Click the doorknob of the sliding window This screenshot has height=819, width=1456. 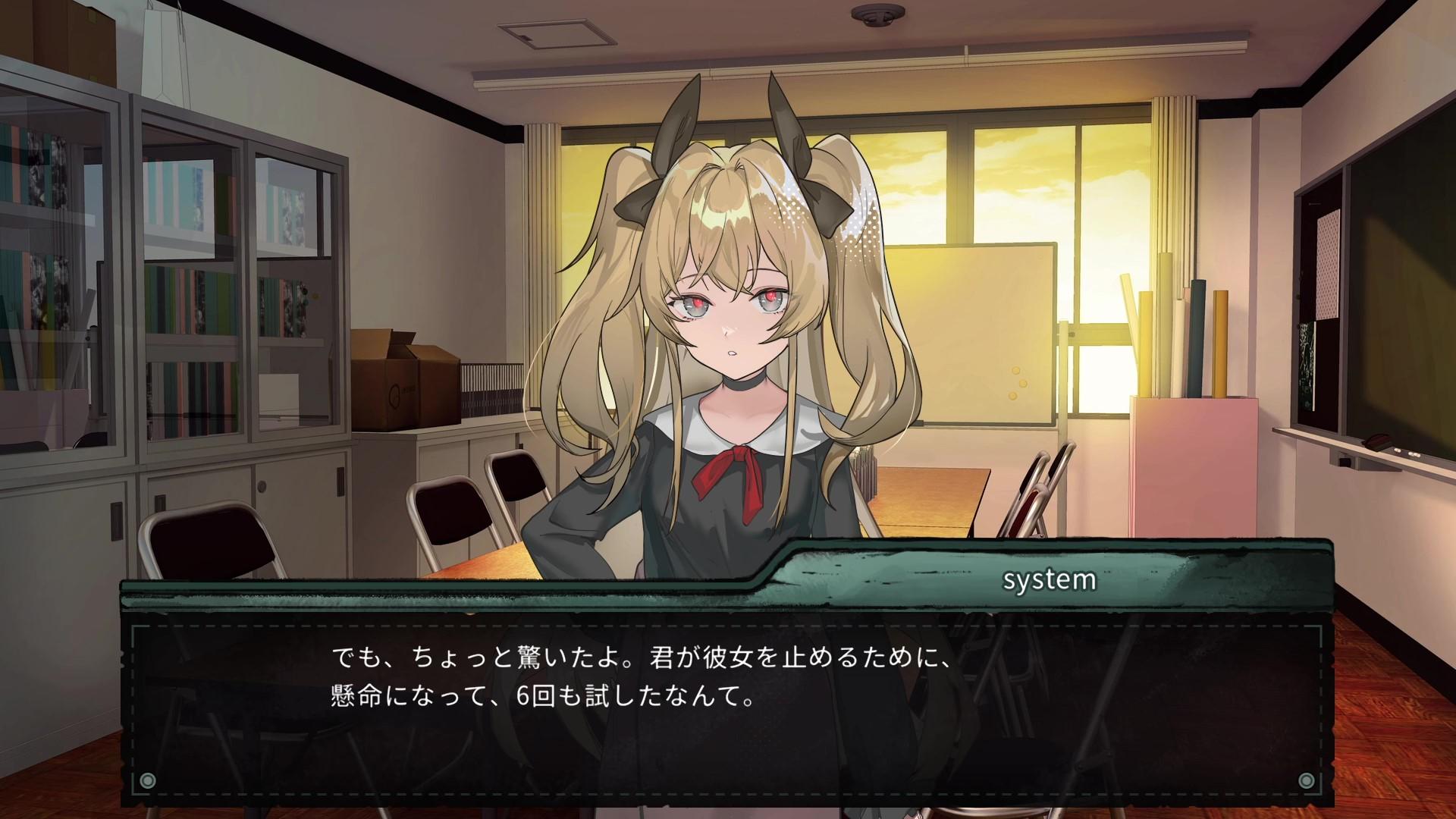tap(1072, 334)
